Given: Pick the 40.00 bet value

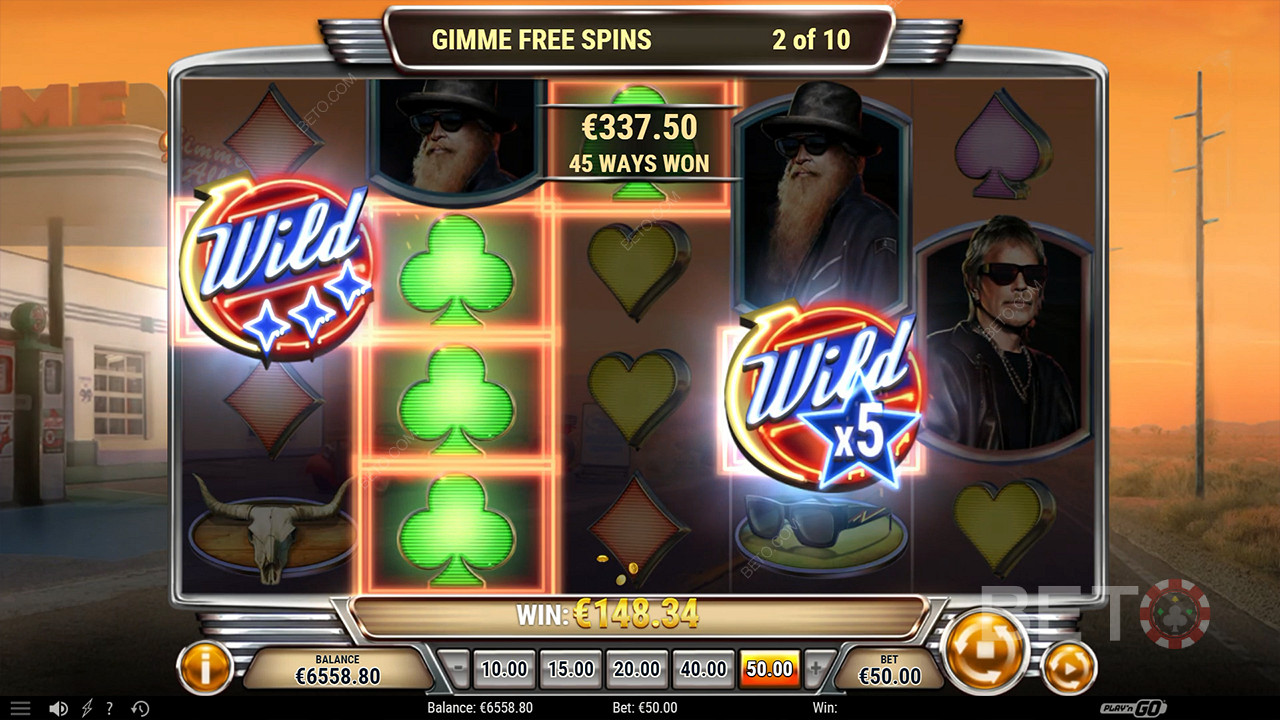Looking at the screenshot, I should coord(703,669).
